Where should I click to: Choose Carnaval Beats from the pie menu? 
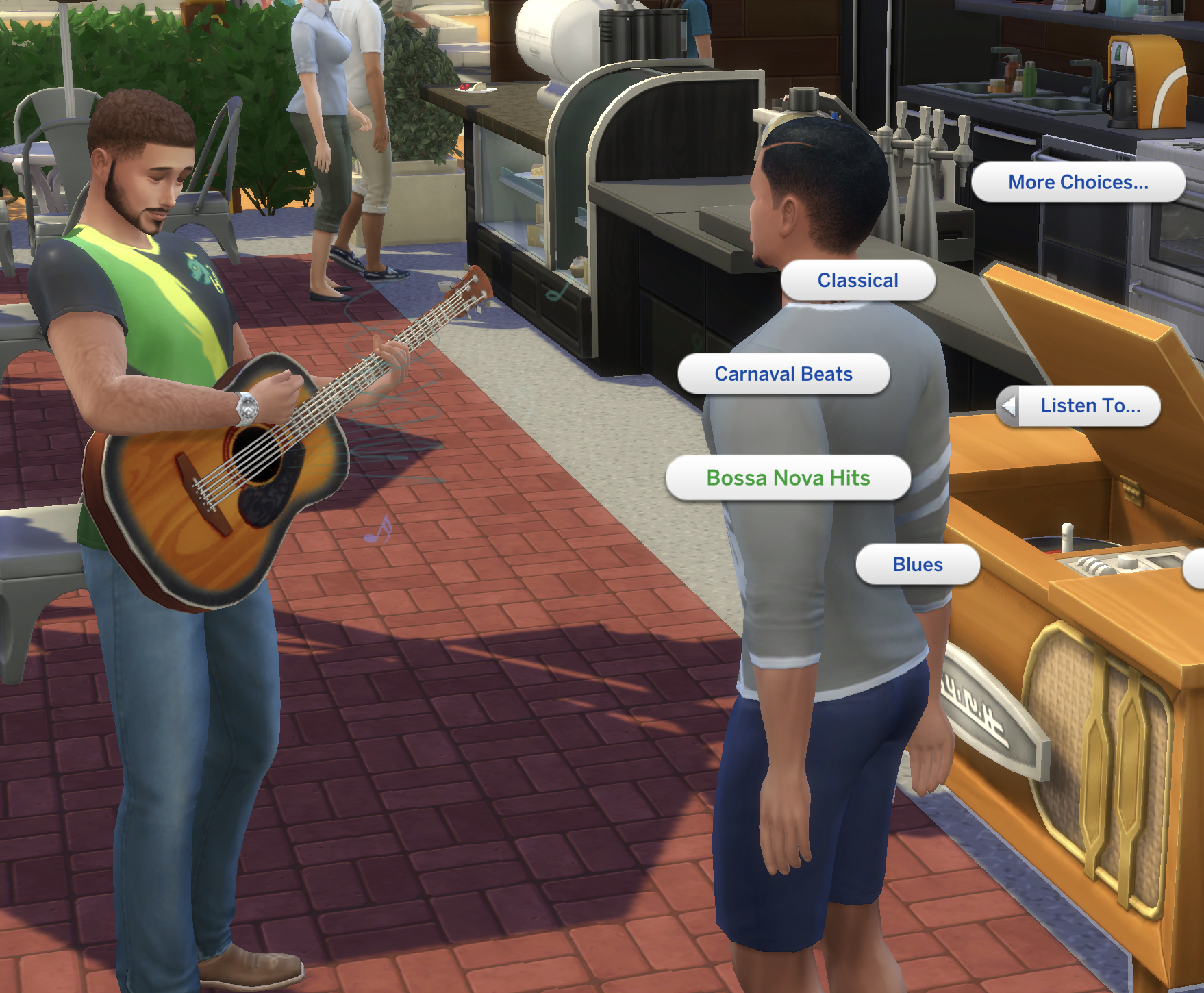[783, 374]
